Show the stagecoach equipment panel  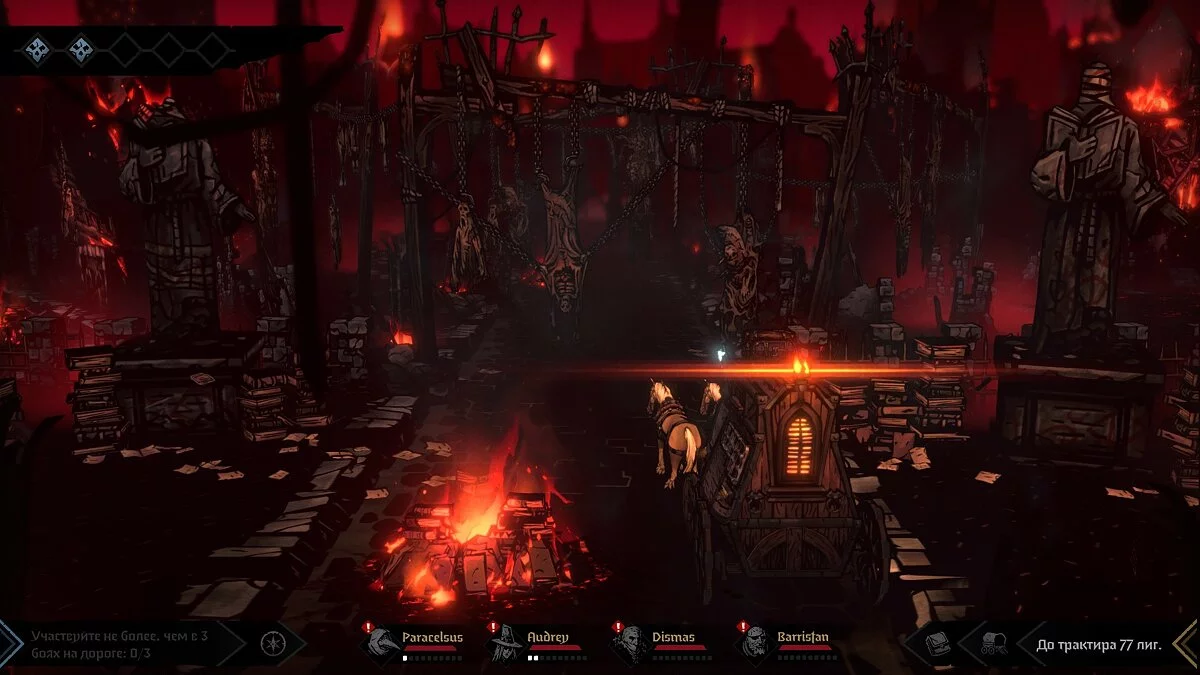point(994,643)
